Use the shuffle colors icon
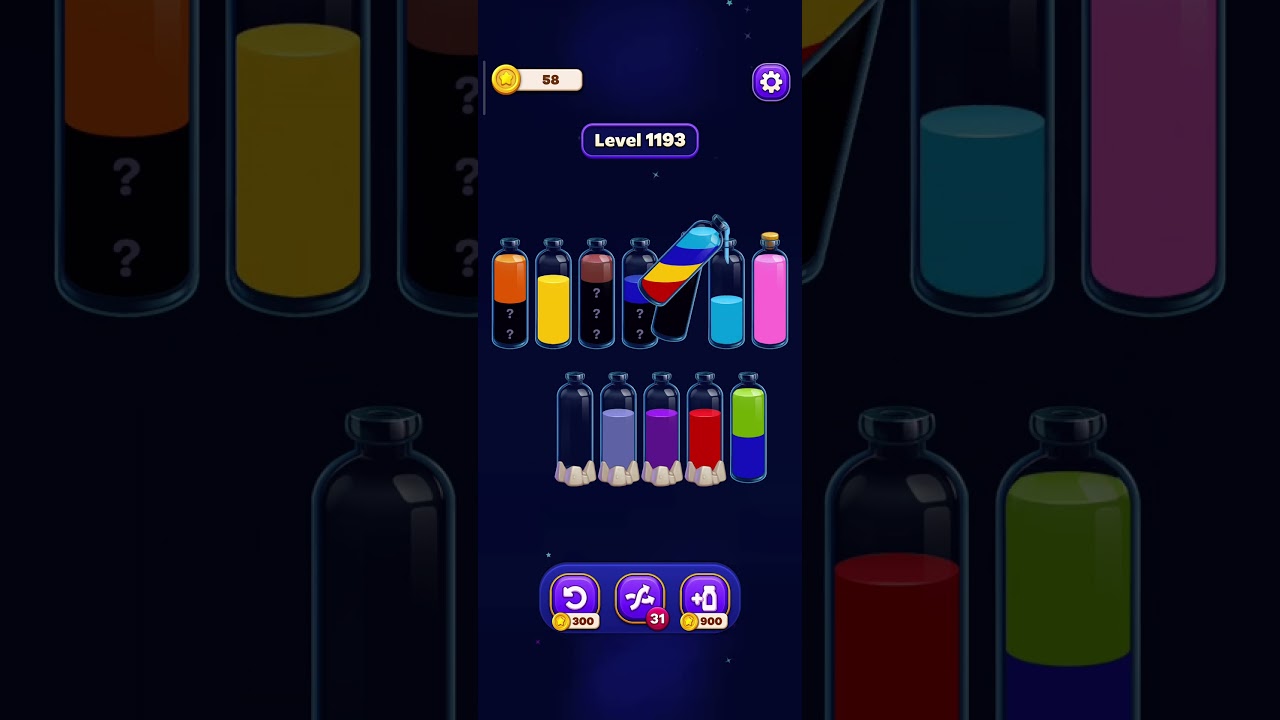This screenshot has height=720, width=1280. pos(640,597)
